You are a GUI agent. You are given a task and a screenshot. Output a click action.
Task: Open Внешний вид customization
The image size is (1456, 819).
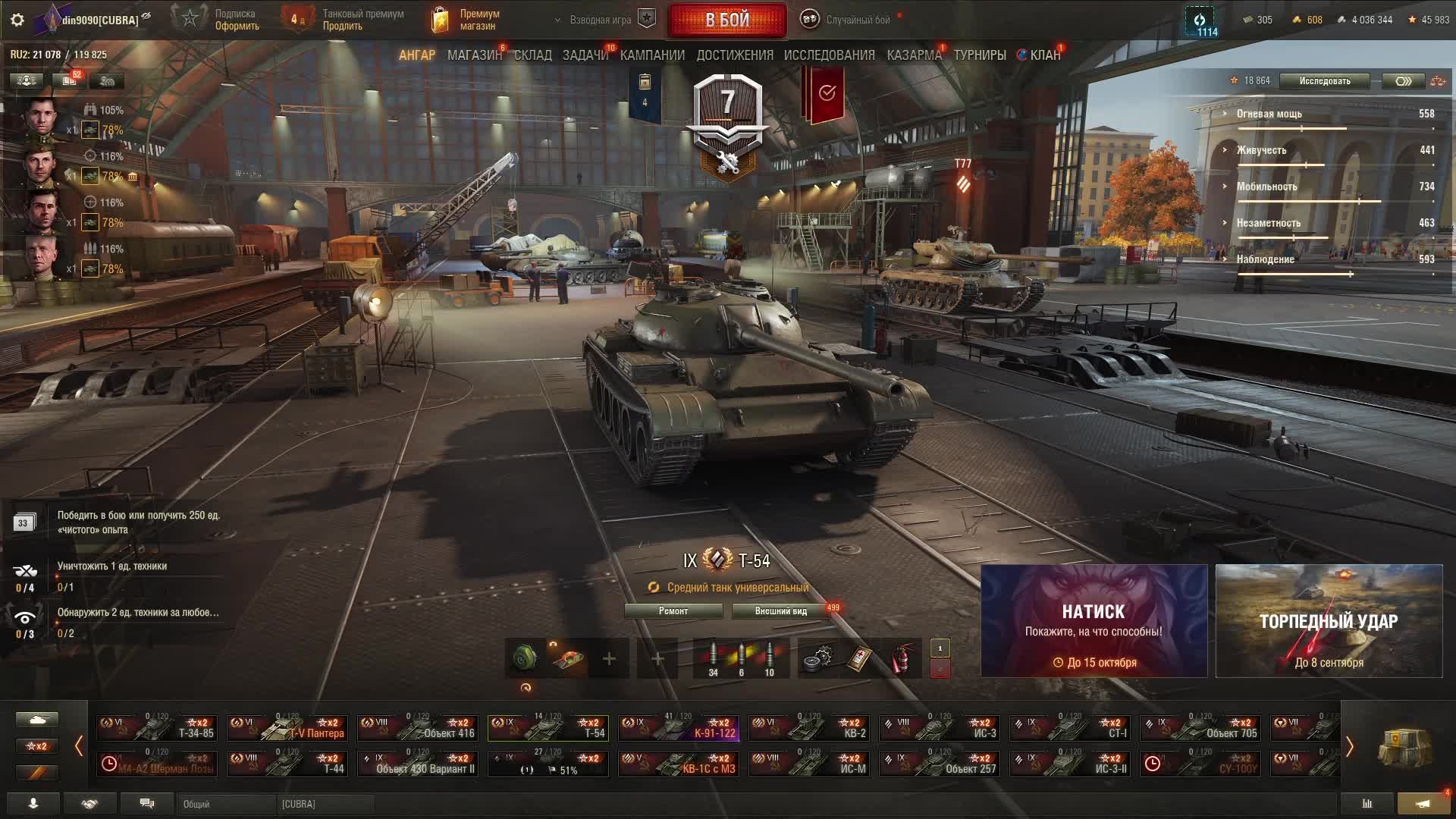click(x=780, y=611)
